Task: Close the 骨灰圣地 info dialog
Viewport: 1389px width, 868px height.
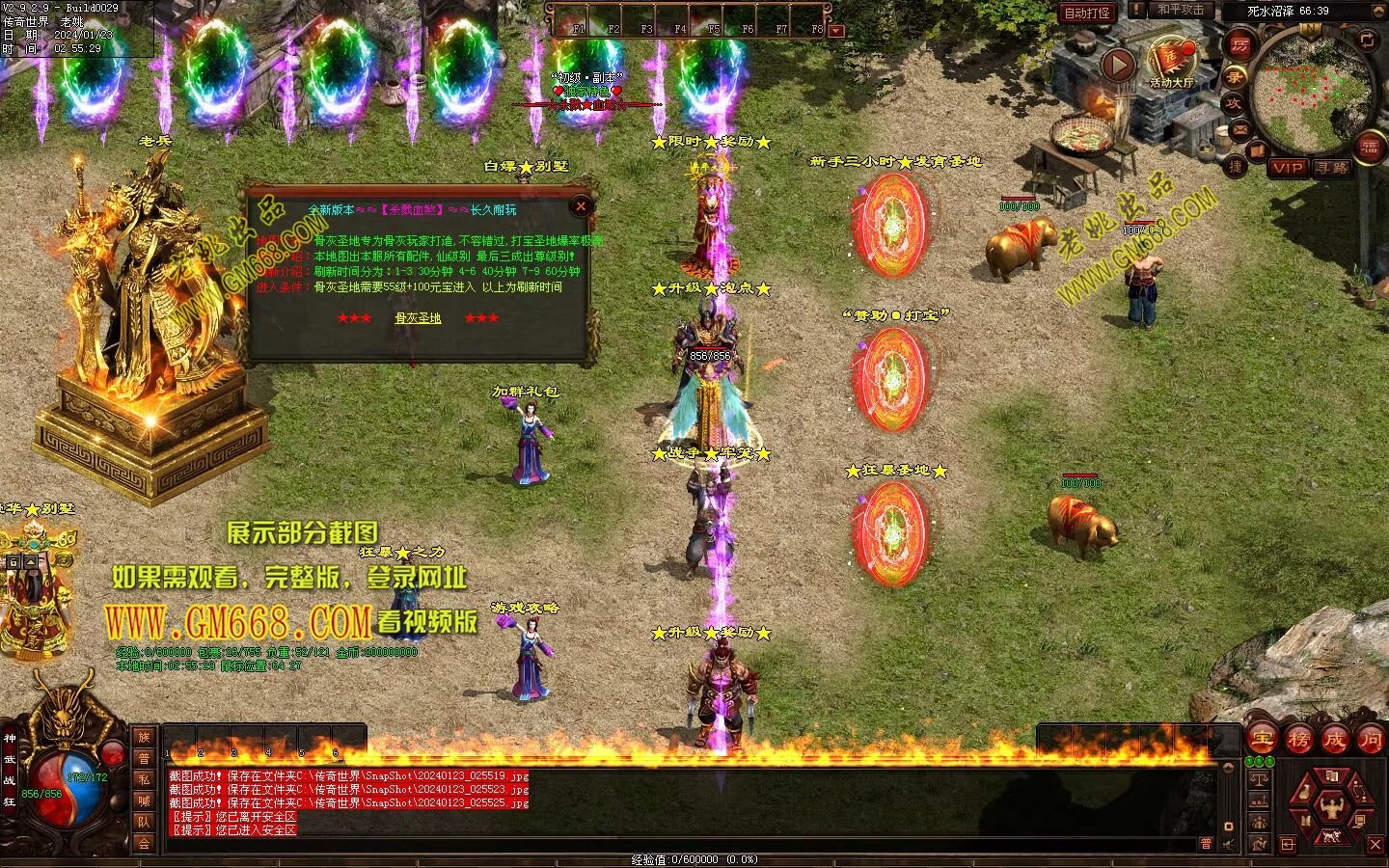Action: [x=581, y=205]
